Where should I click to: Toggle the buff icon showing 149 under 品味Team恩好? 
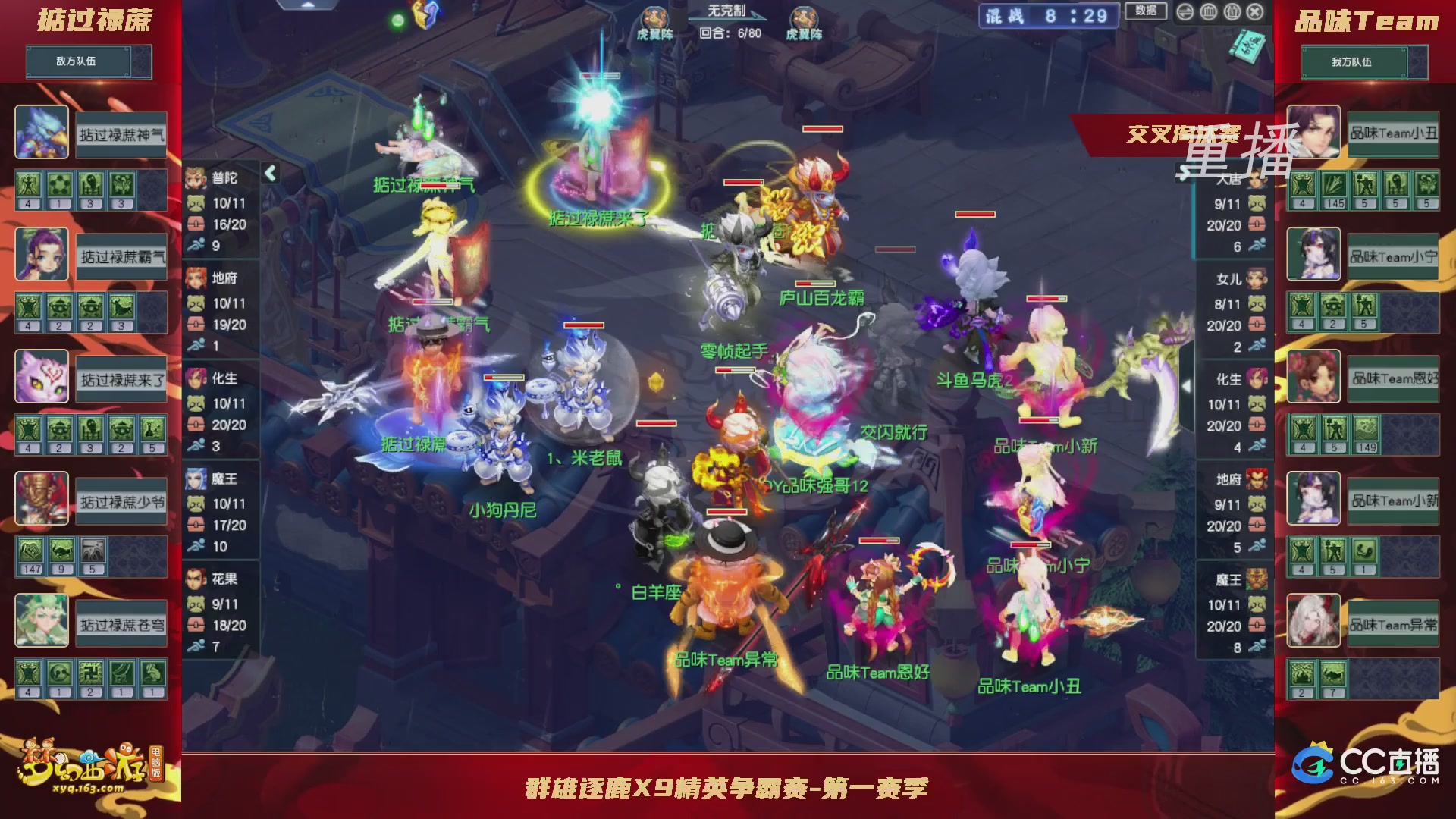pos(1366,428)
